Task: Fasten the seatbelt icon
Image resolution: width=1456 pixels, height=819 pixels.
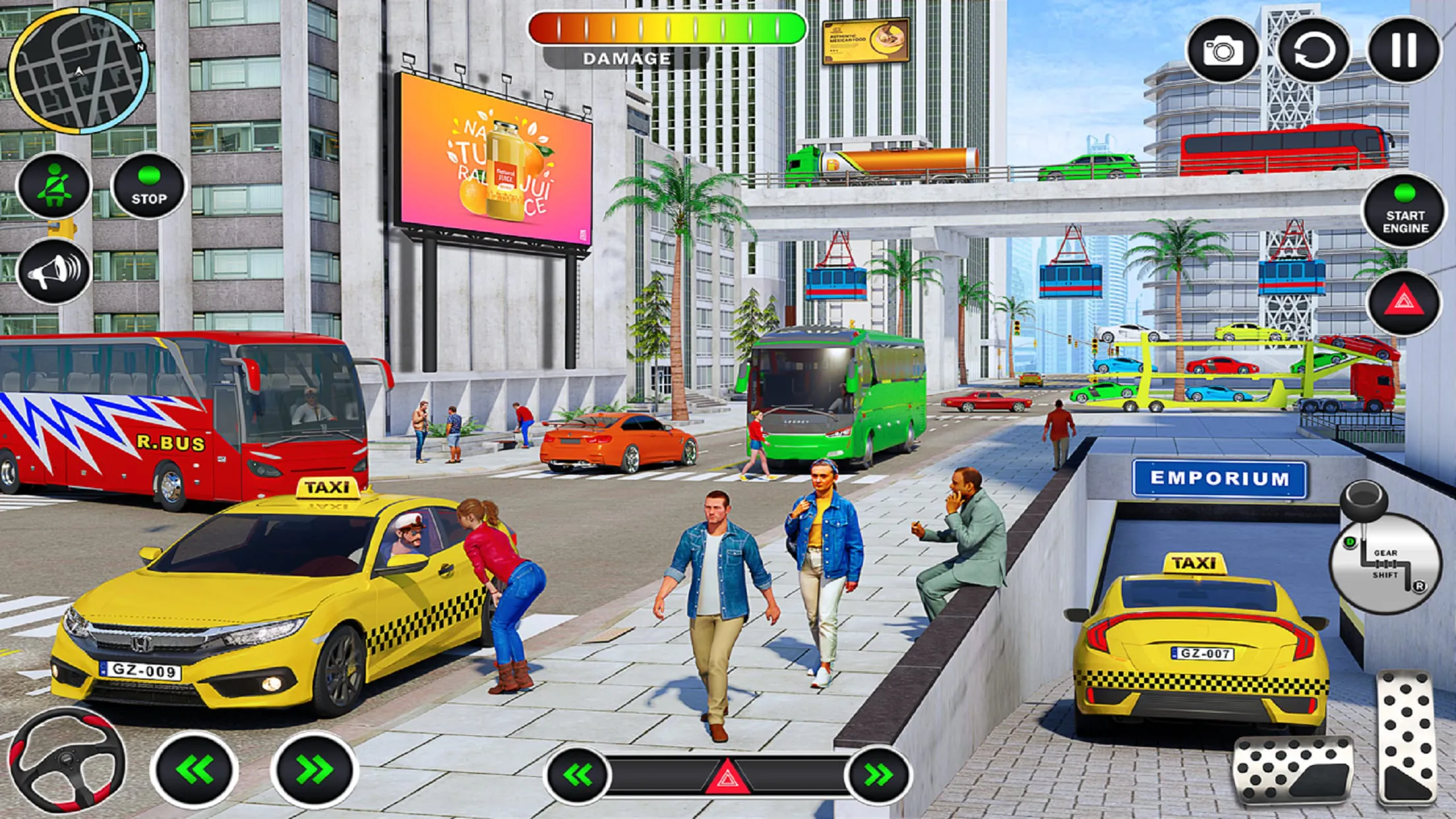Action: 55,185
